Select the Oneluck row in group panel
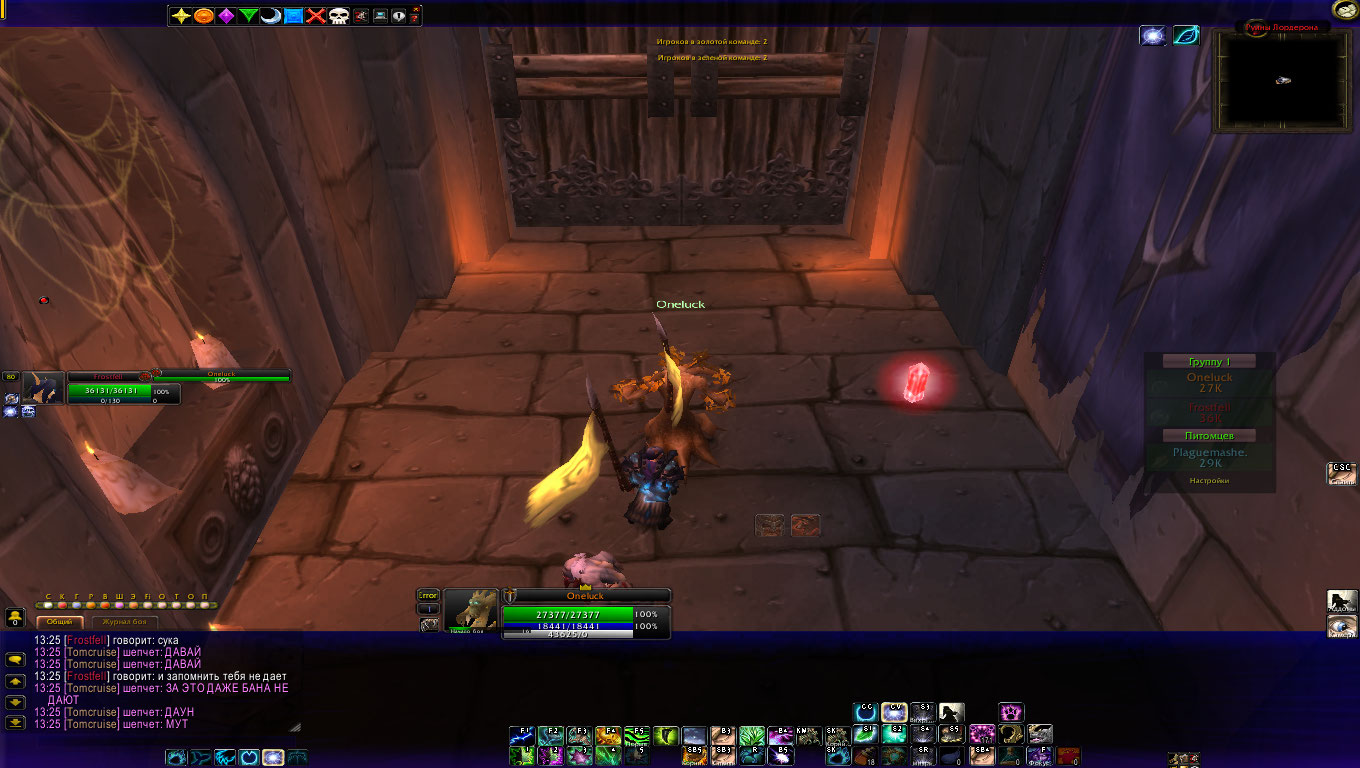Viewport: 1360px width, 768px height. click(1209, 382)
